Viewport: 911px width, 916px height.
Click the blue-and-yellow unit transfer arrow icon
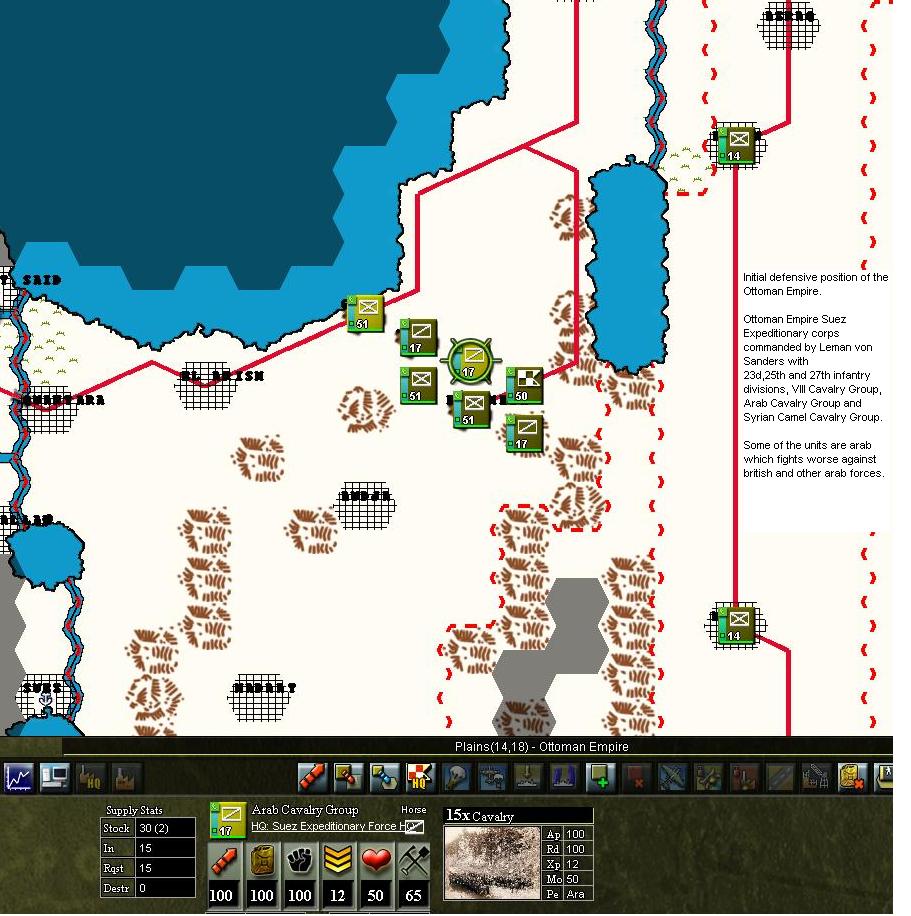(x=384, y=777)
